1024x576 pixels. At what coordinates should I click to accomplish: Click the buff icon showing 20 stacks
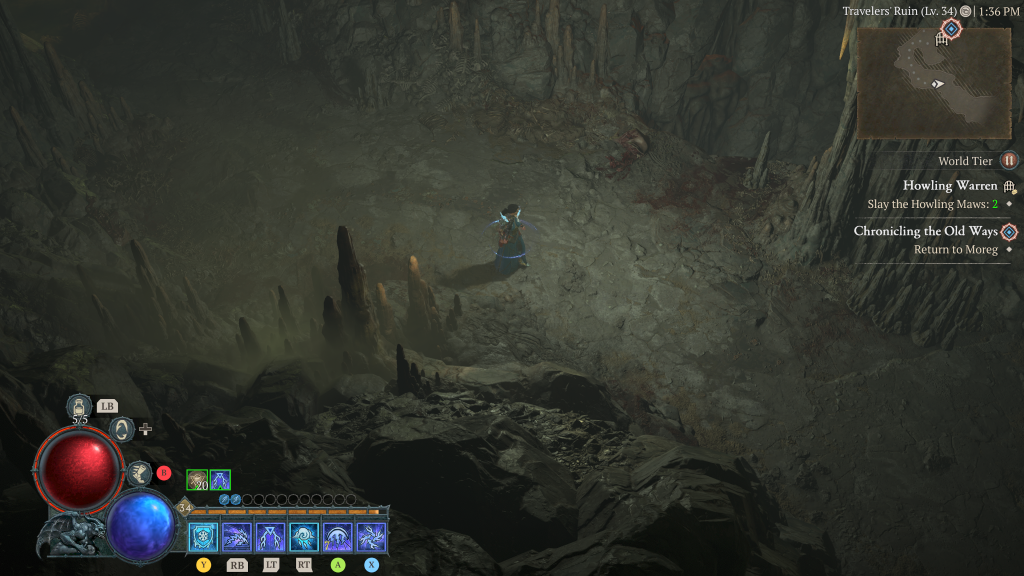pos(197,480)
